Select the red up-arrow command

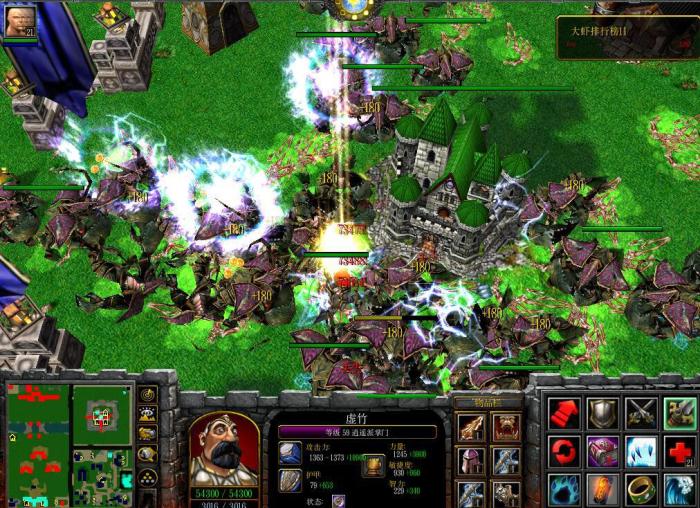tap(564, 412)
